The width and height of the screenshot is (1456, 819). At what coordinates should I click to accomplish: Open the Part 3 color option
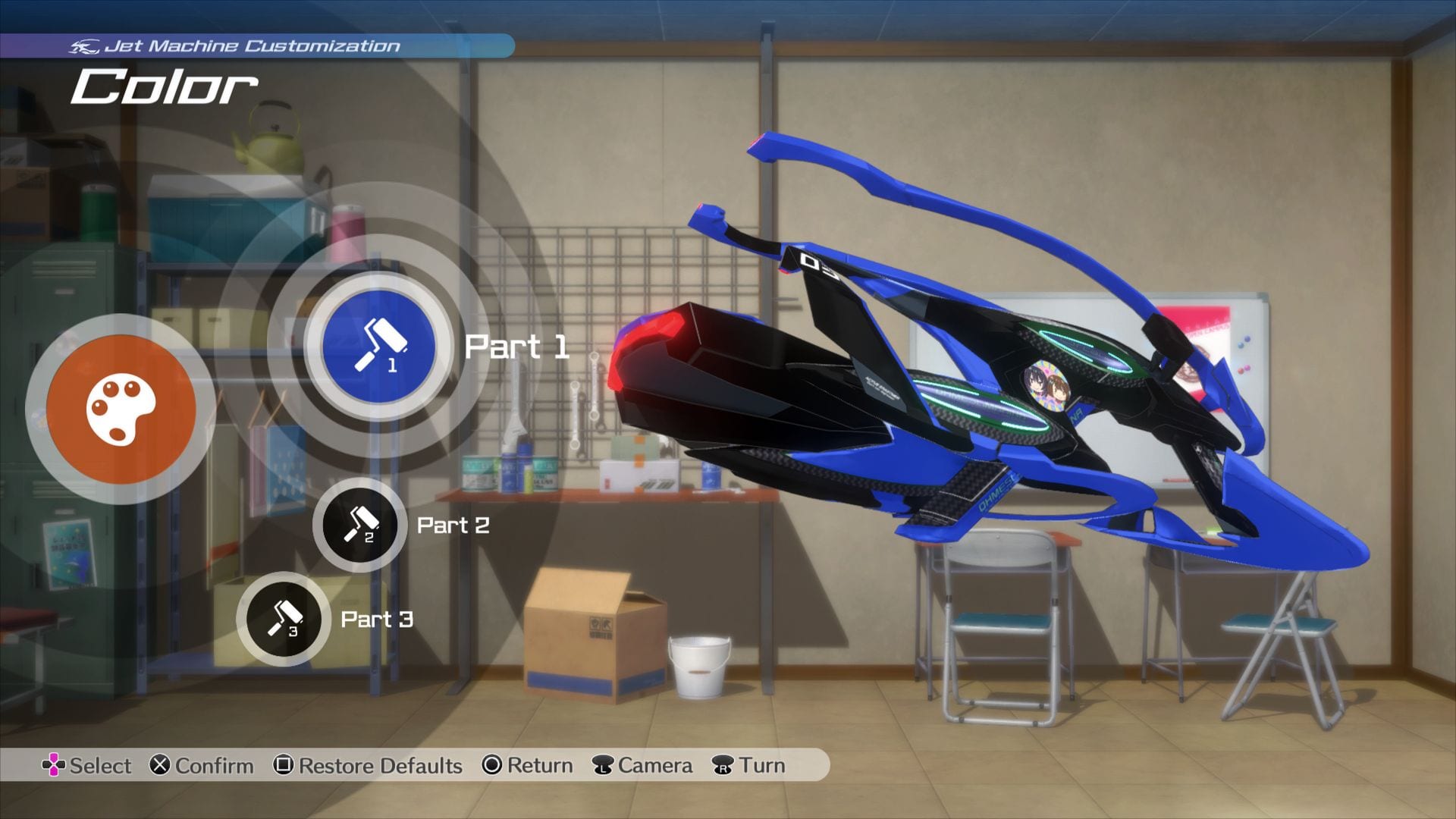click(283, 619)
